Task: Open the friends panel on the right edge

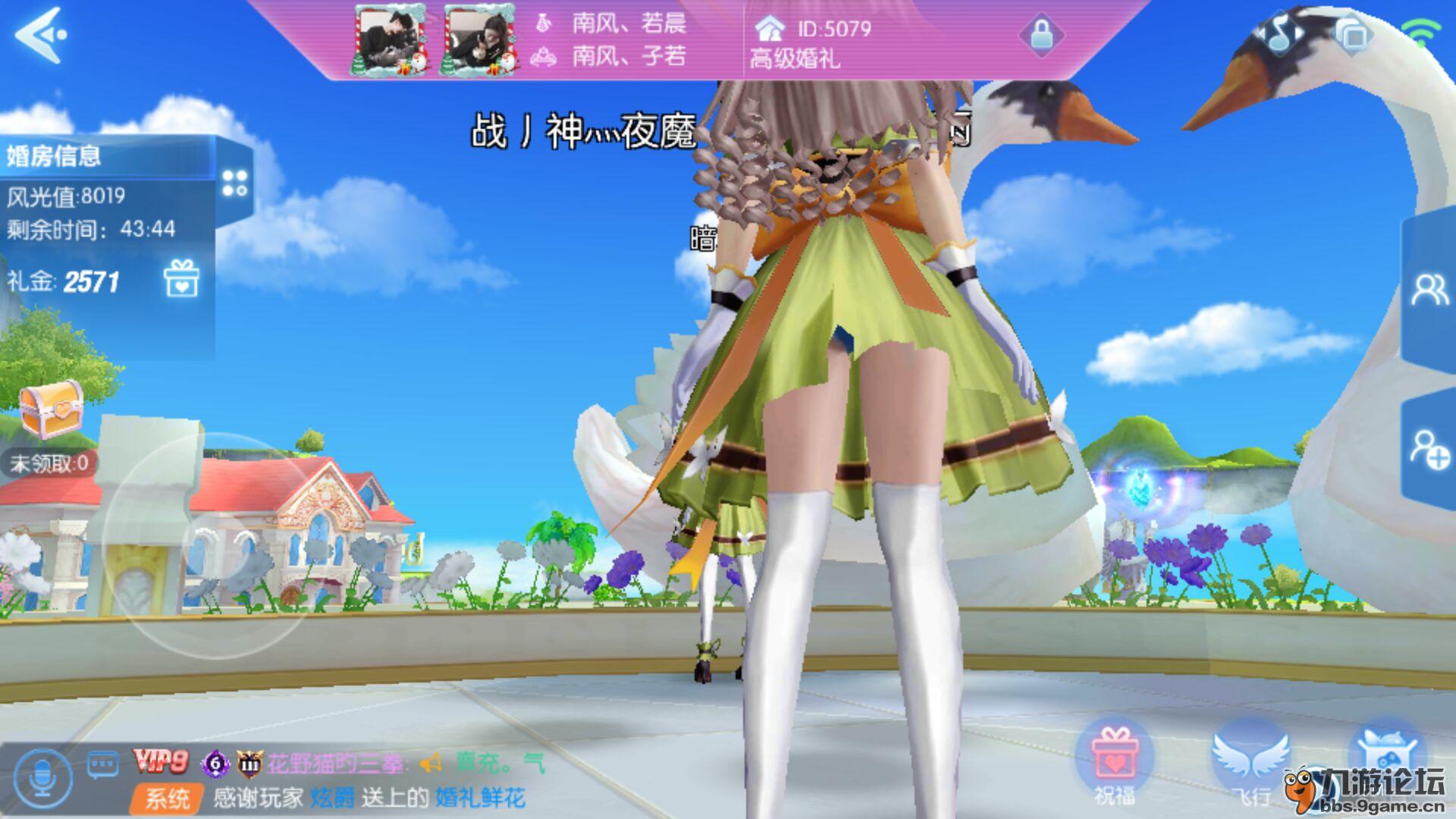Action: [x=1431, y=289]
